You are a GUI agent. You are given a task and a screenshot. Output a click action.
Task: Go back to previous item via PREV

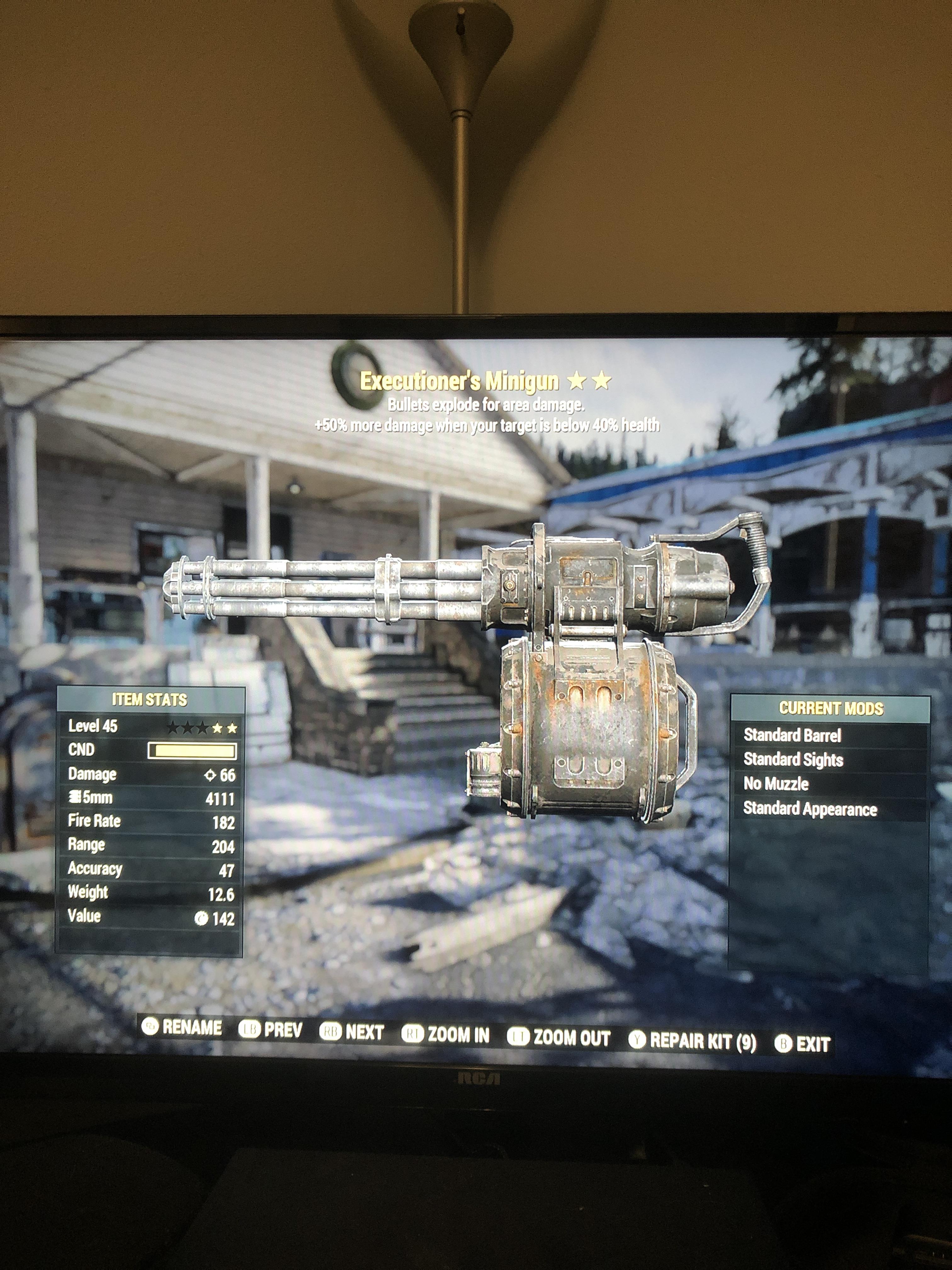point(283,1029)
